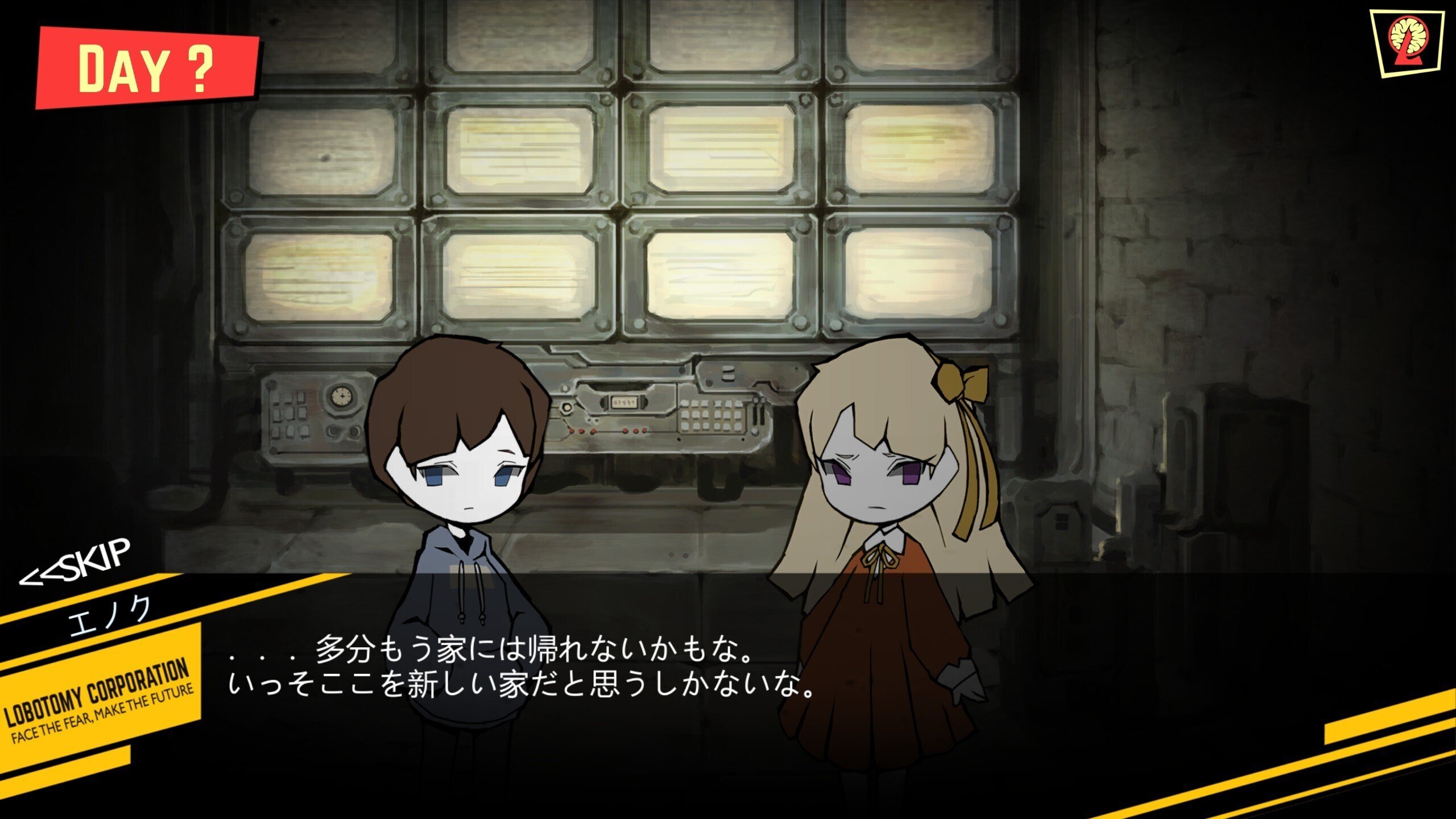Select the small display readout on the machine
Viewport: 1456px width, 819px height.
pyautogui.click(x=624, y=402)
